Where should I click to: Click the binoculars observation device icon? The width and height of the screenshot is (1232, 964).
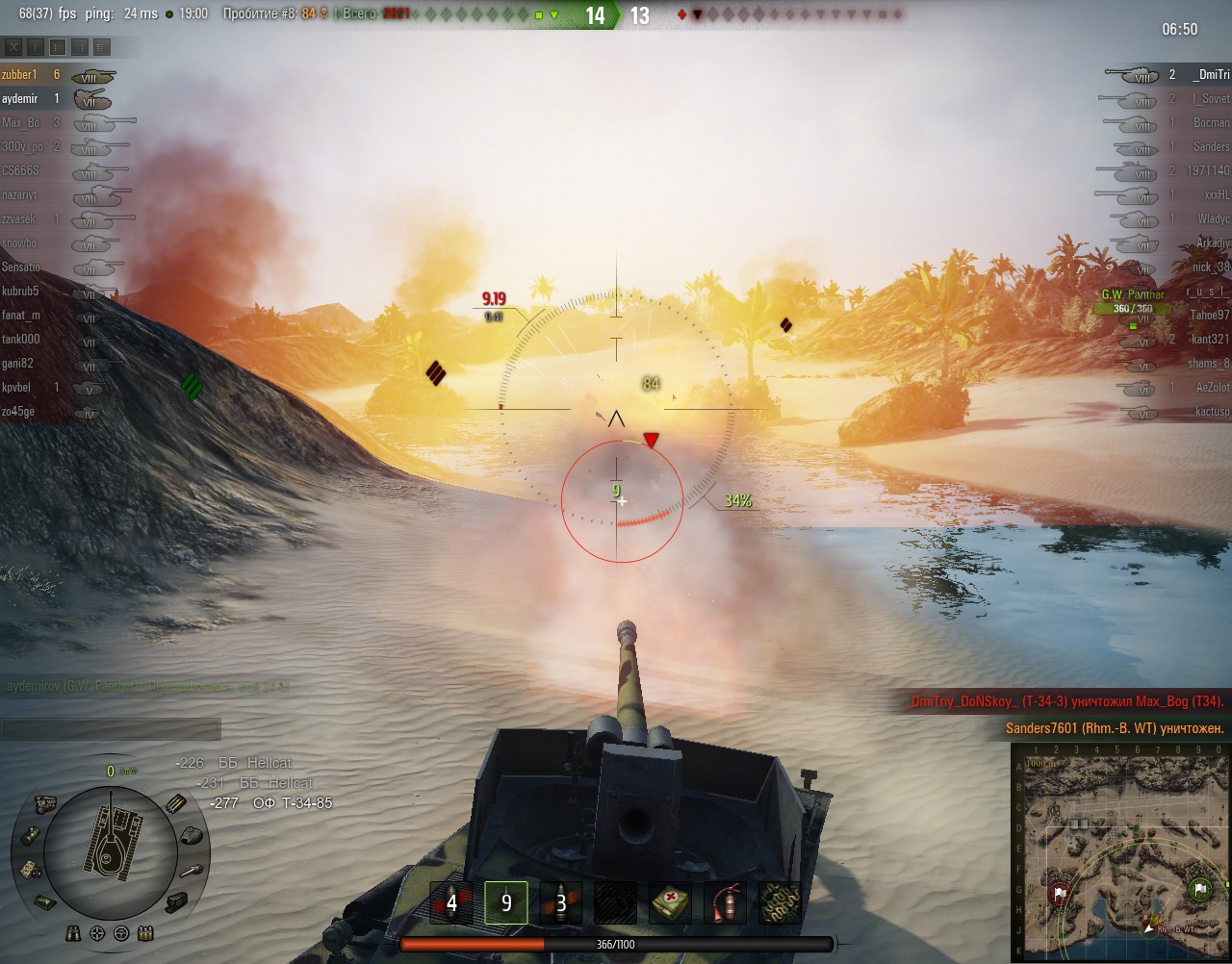click(x=74, y=933)
